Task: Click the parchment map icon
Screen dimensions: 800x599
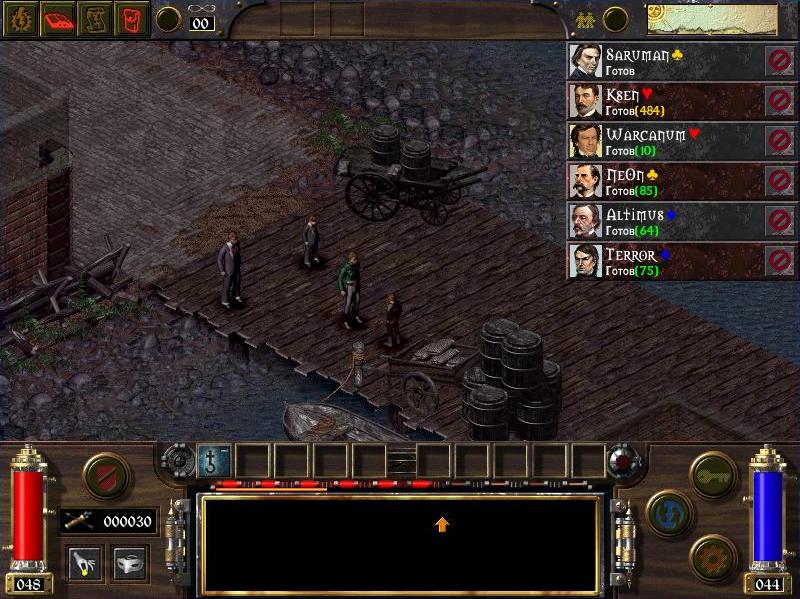Action: coord(95,19)
